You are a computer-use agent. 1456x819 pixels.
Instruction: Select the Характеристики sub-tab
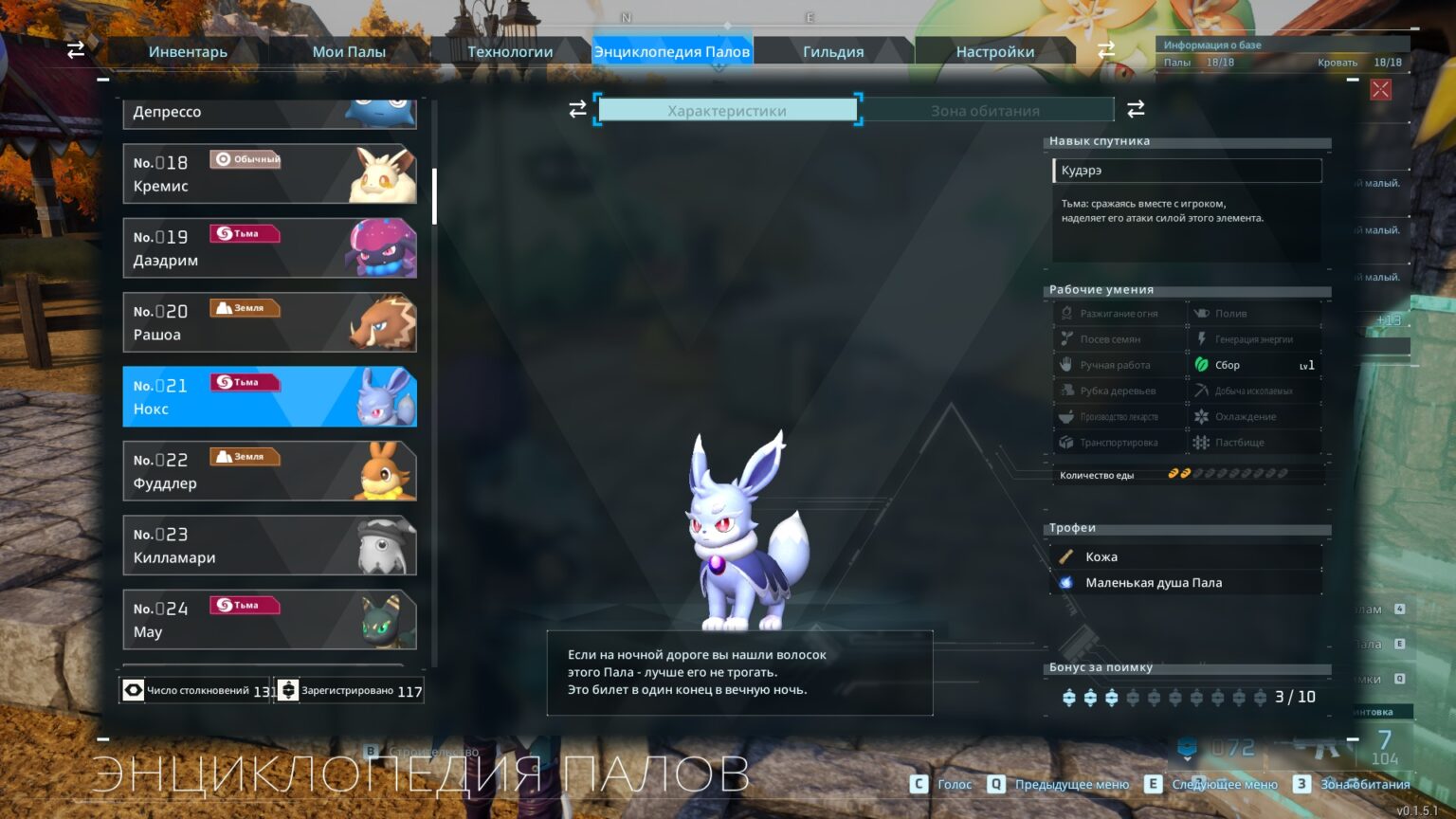click(x=727, y=111)
